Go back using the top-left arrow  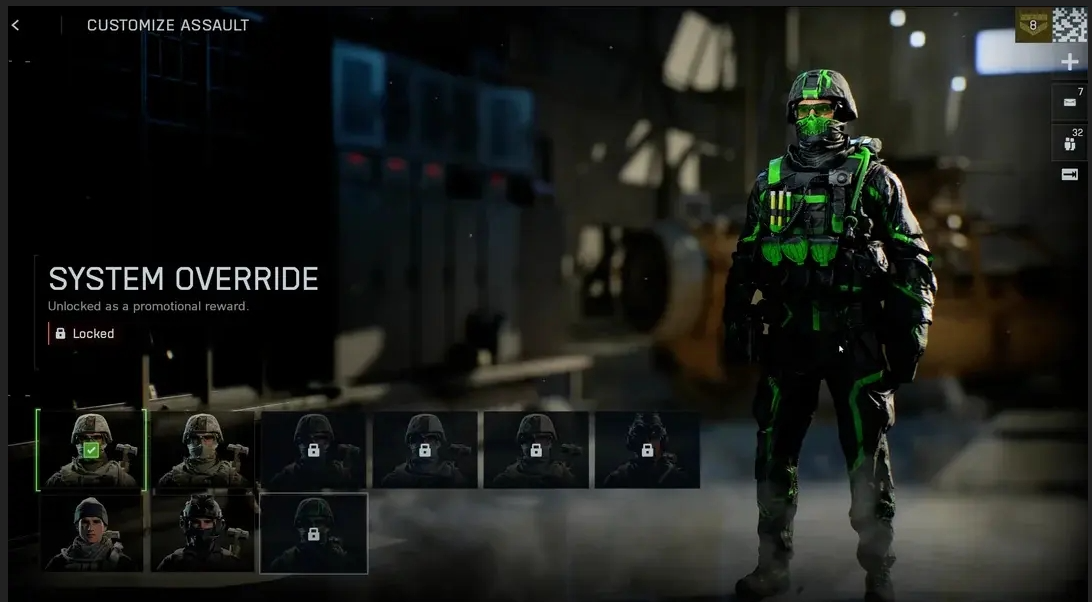tap(15, 25)
